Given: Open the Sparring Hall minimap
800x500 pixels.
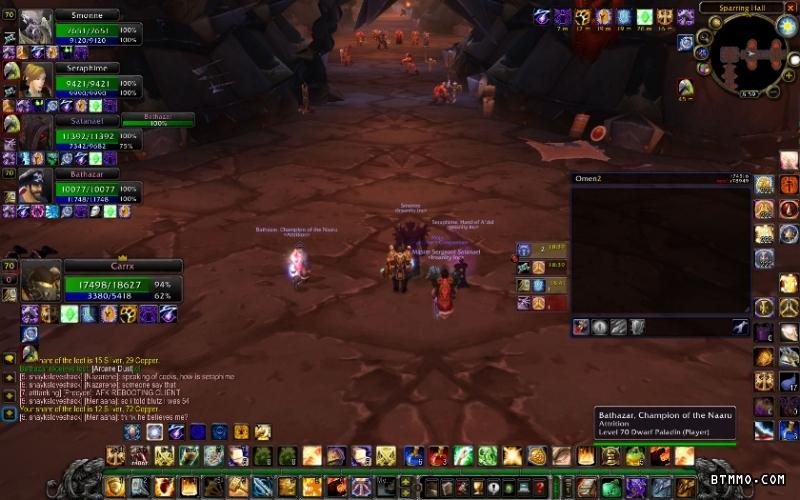Looking at the screenshot, I should (x=753, y=54).
